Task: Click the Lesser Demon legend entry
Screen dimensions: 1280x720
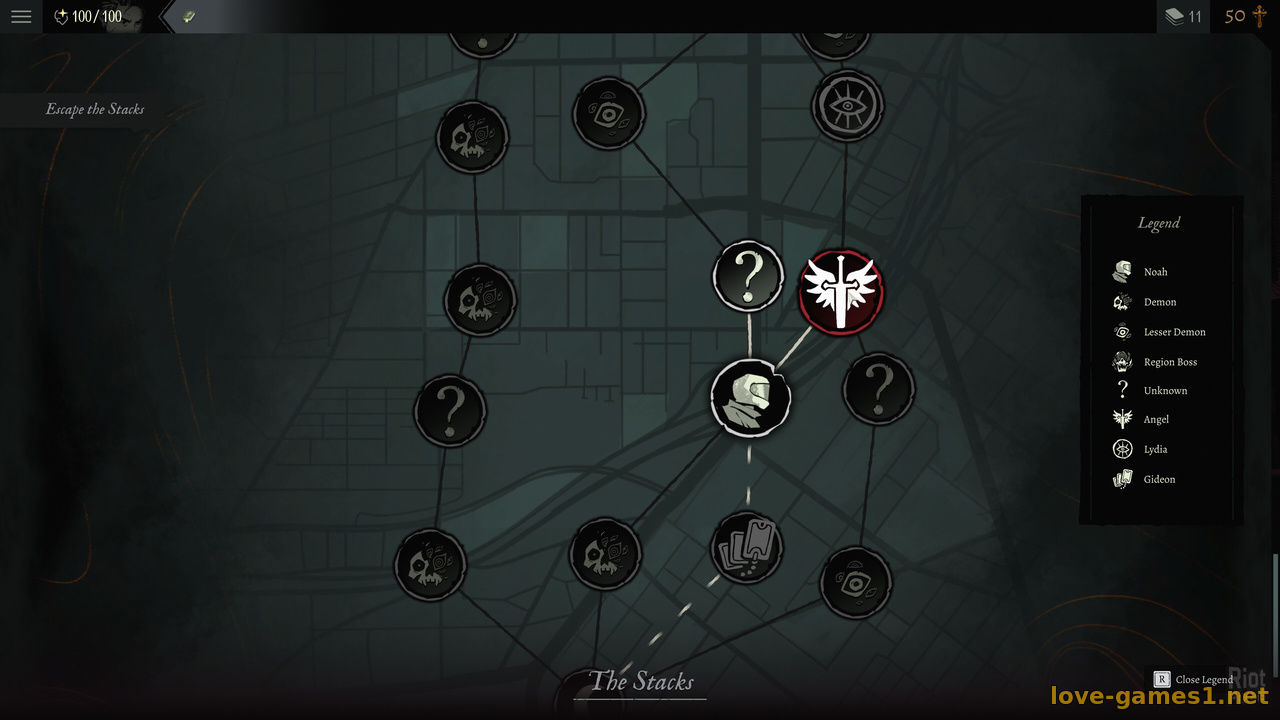Action: (x=1173, y=332)
